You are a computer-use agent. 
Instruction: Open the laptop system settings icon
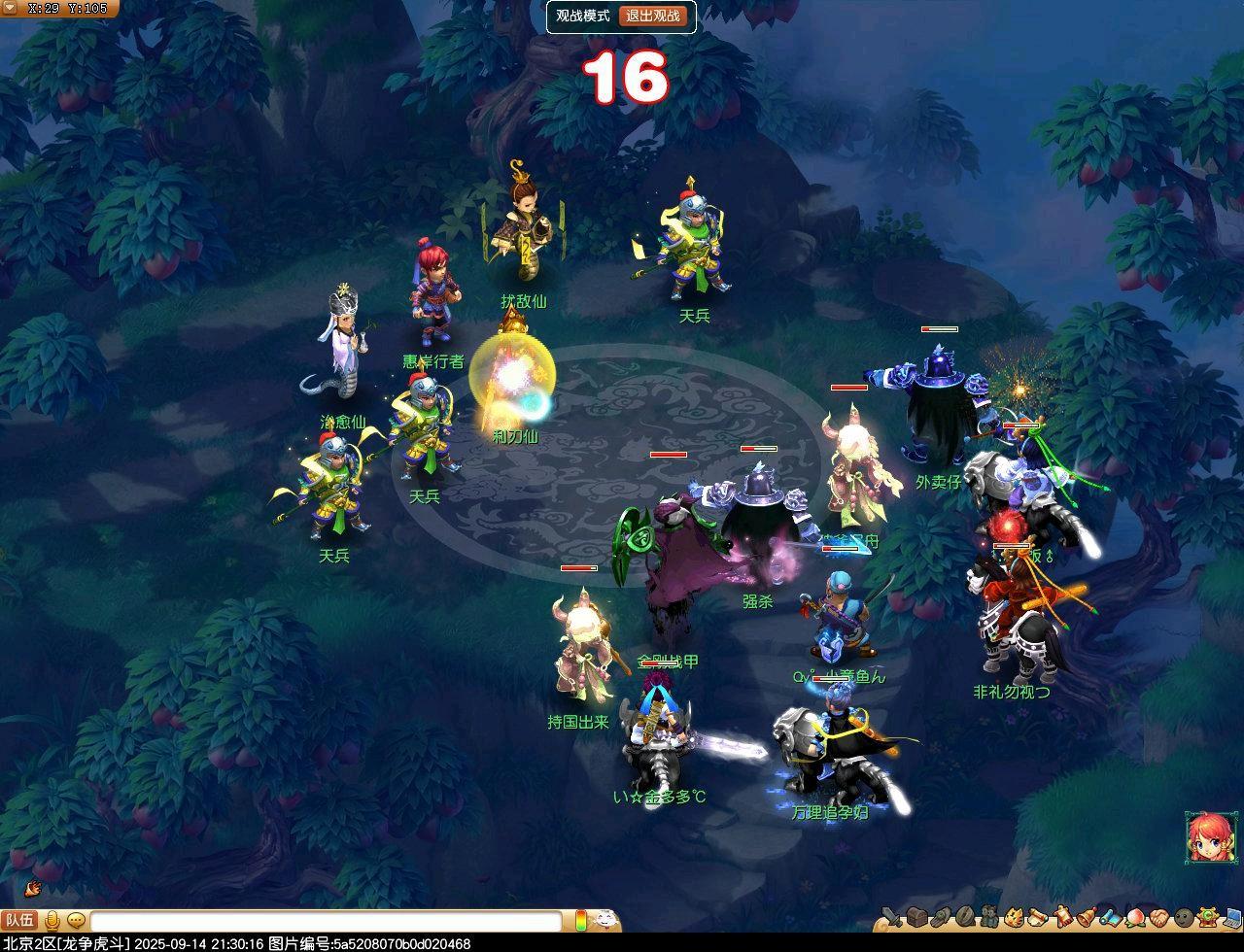pyautogui.click(x=1231, y=917)
